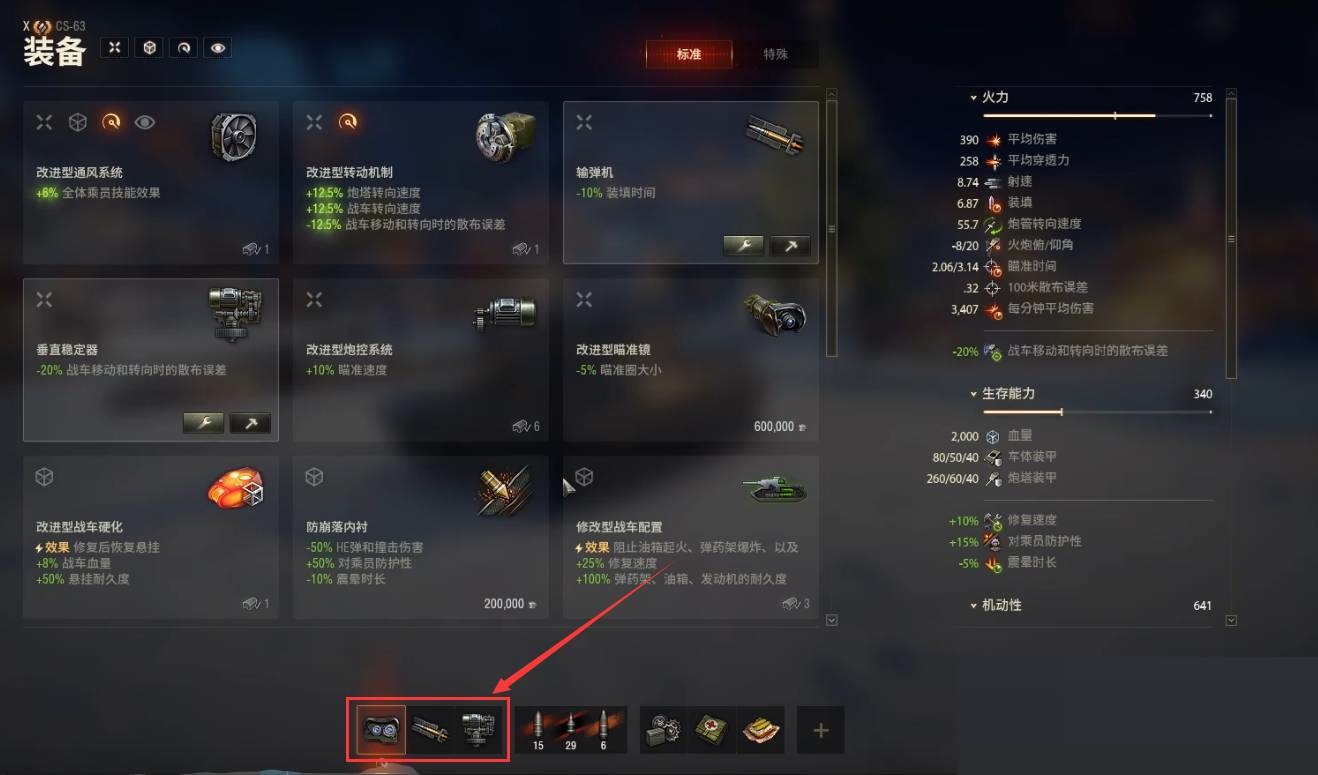Collapse the 生存能力 stats section
The image size is (1318, 775).
[x=973, y=394]
